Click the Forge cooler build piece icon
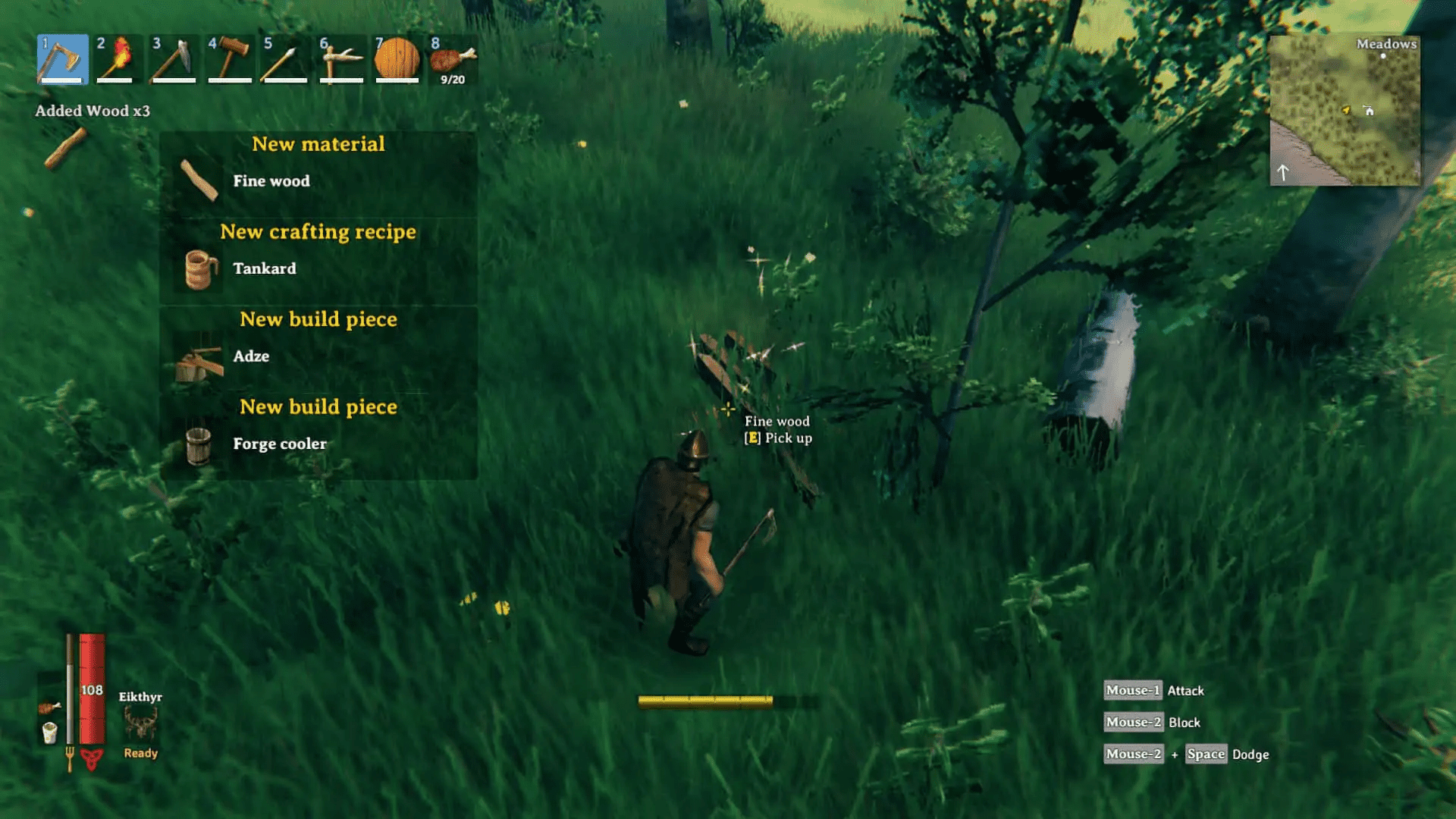Image resolution: width=1456 pixels, height=819 pixels. 197,444
